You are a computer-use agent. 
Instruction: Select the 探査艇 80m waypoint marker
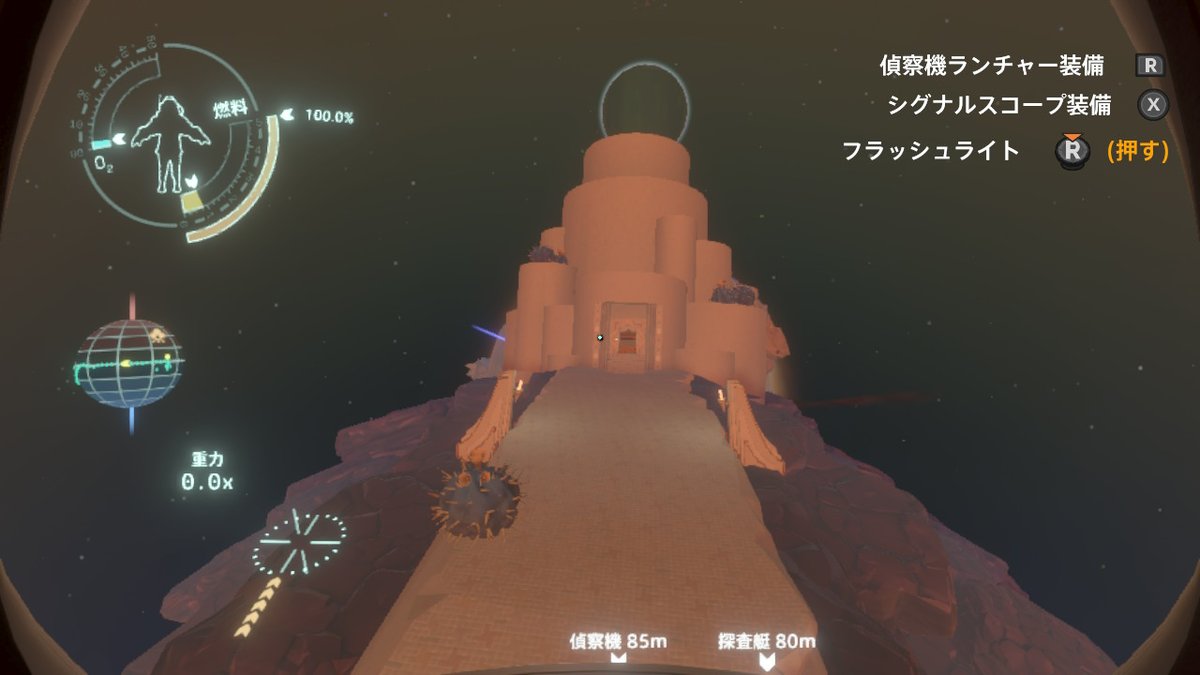pos(766,659)
